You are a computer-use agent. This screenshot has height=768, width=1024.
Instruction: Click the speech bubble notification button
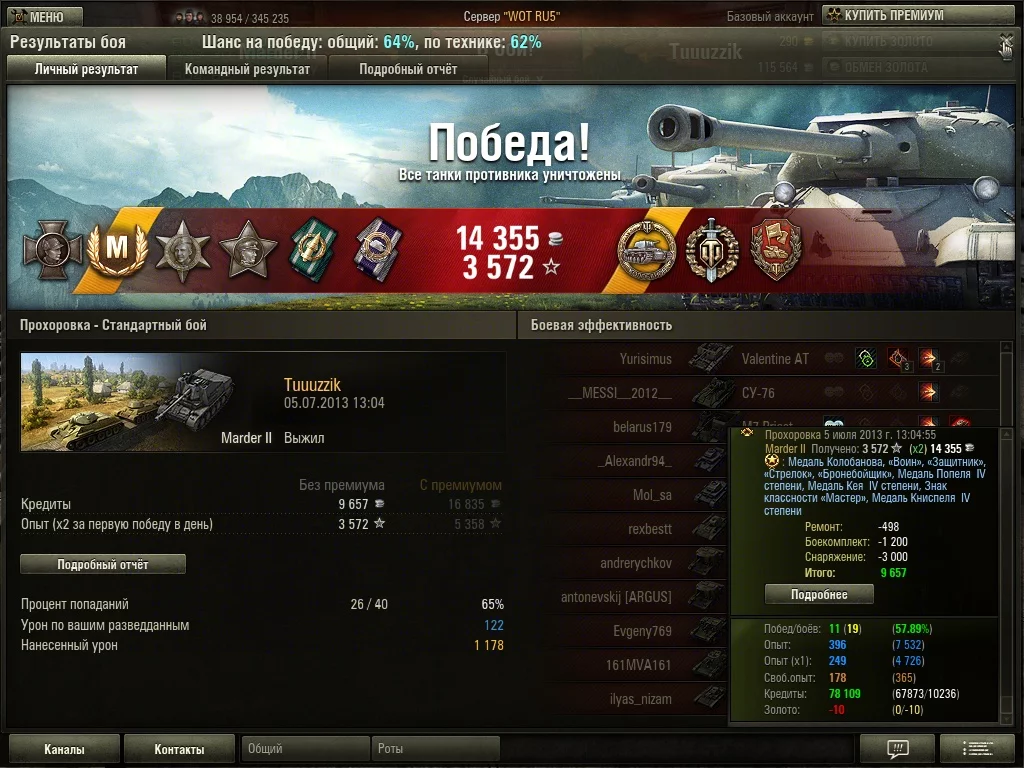[x=897, y=749]
